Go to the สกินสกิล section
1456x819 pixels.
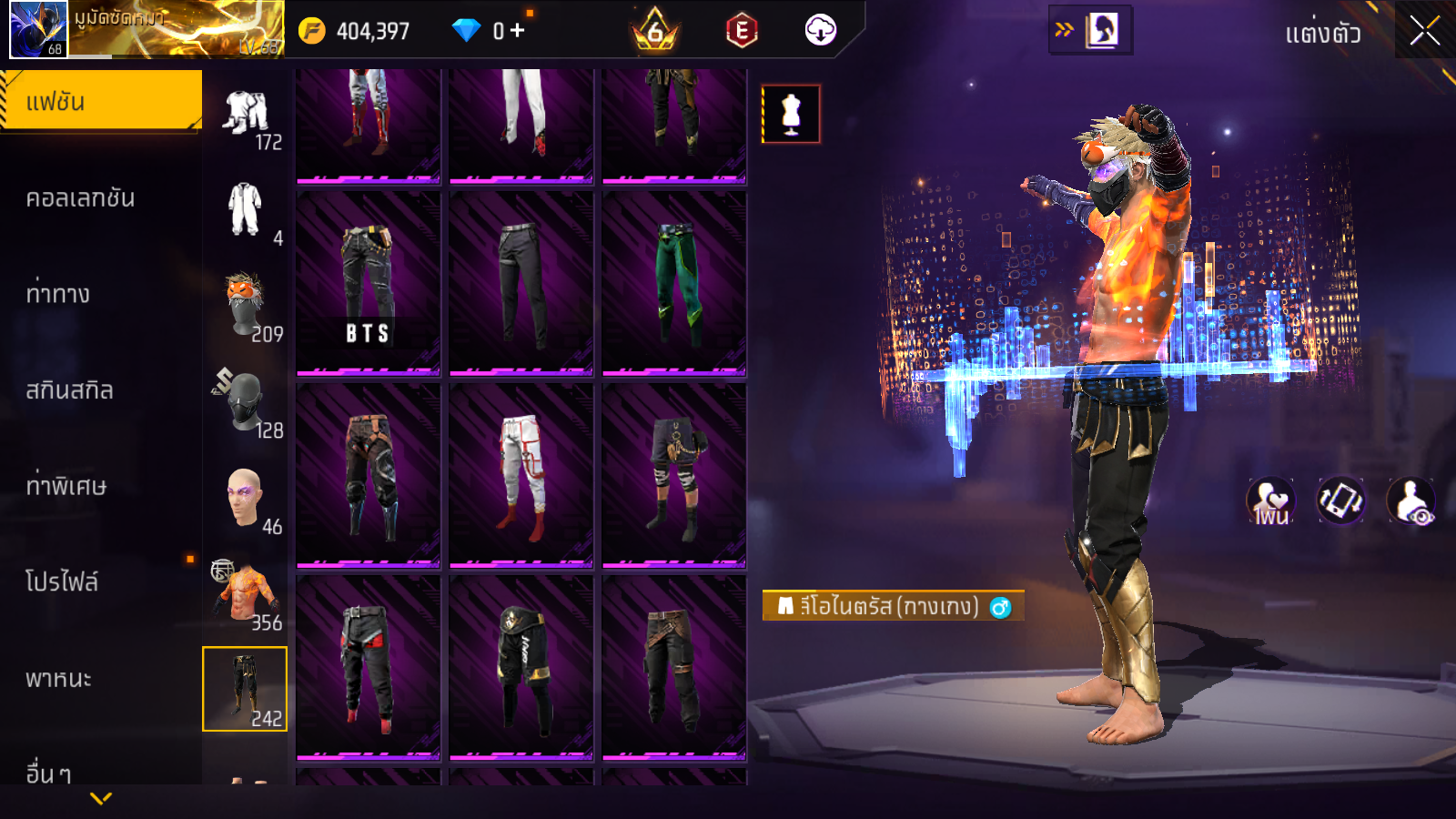pyautogui.click(x=70, y=390)
